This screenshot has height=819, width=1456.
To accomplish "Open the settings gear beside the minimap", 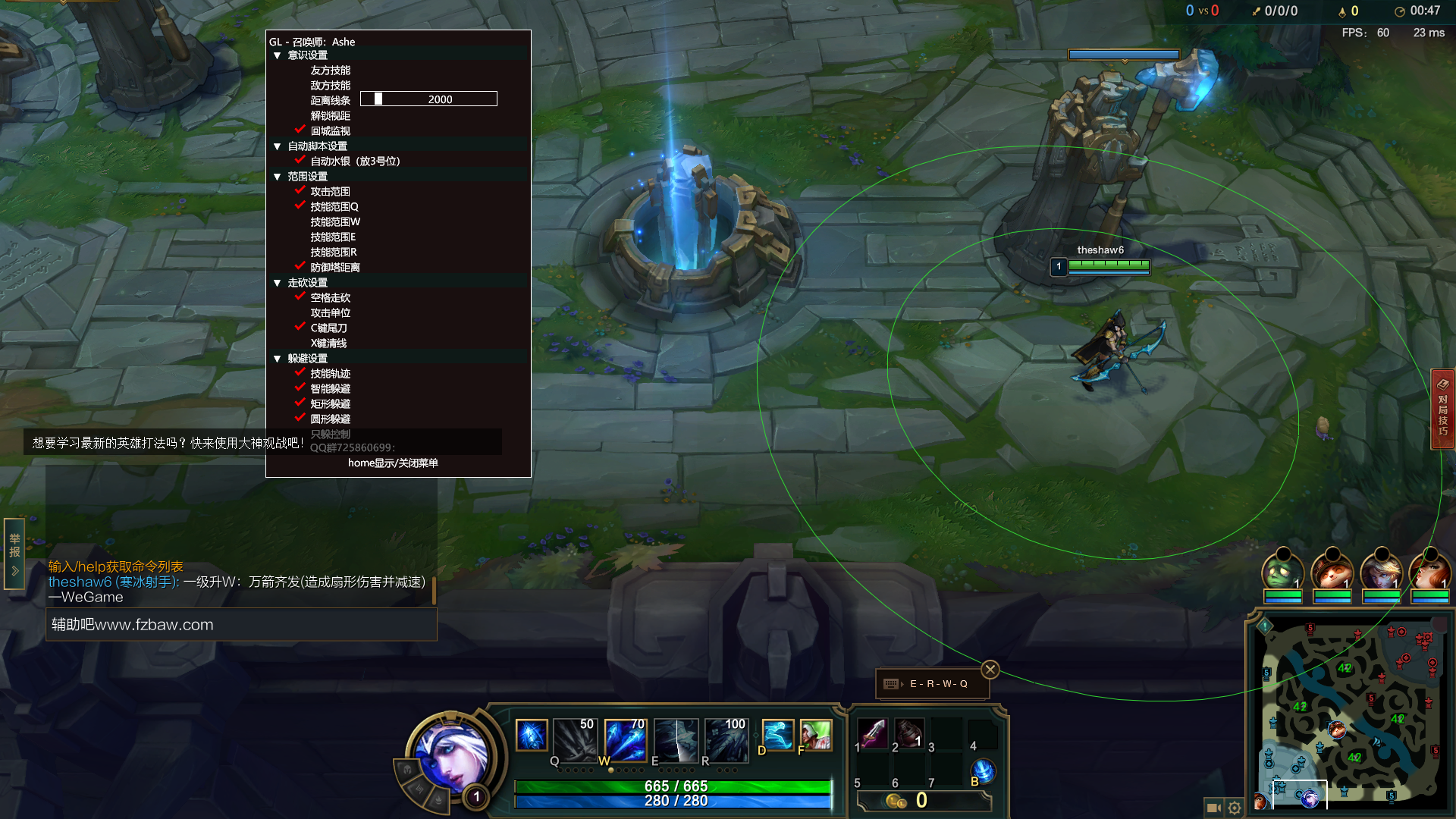I will (1235, 808).
